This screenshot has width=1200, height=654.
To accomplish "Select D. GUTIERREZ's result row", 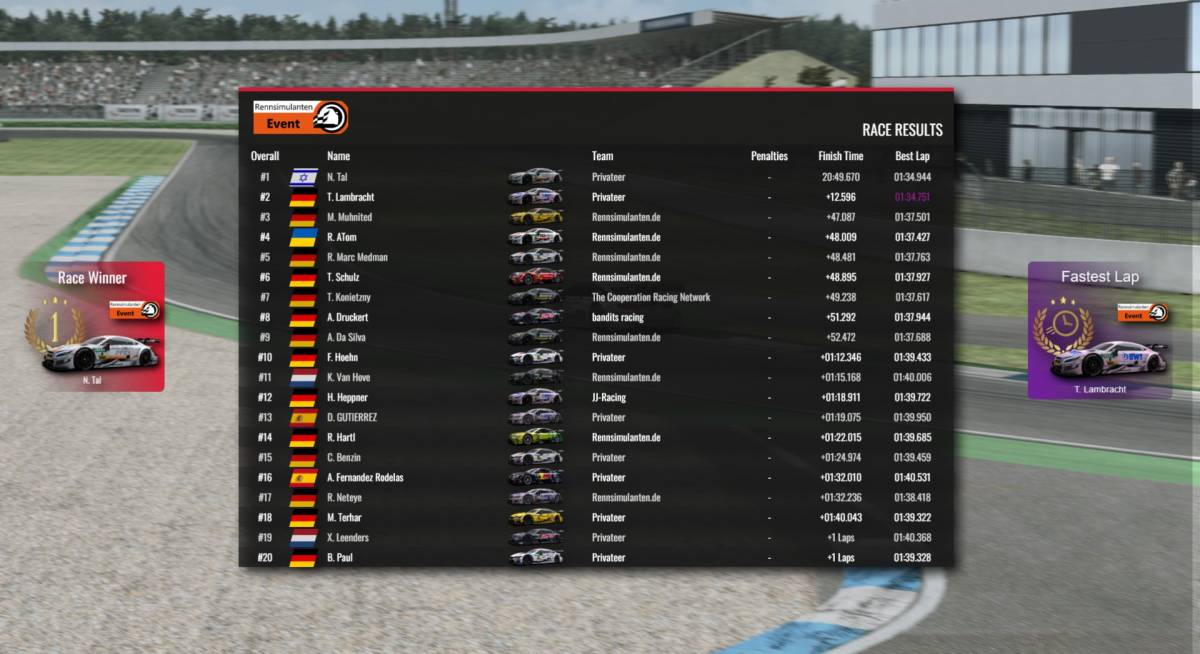I will click(x=595, y=417).
